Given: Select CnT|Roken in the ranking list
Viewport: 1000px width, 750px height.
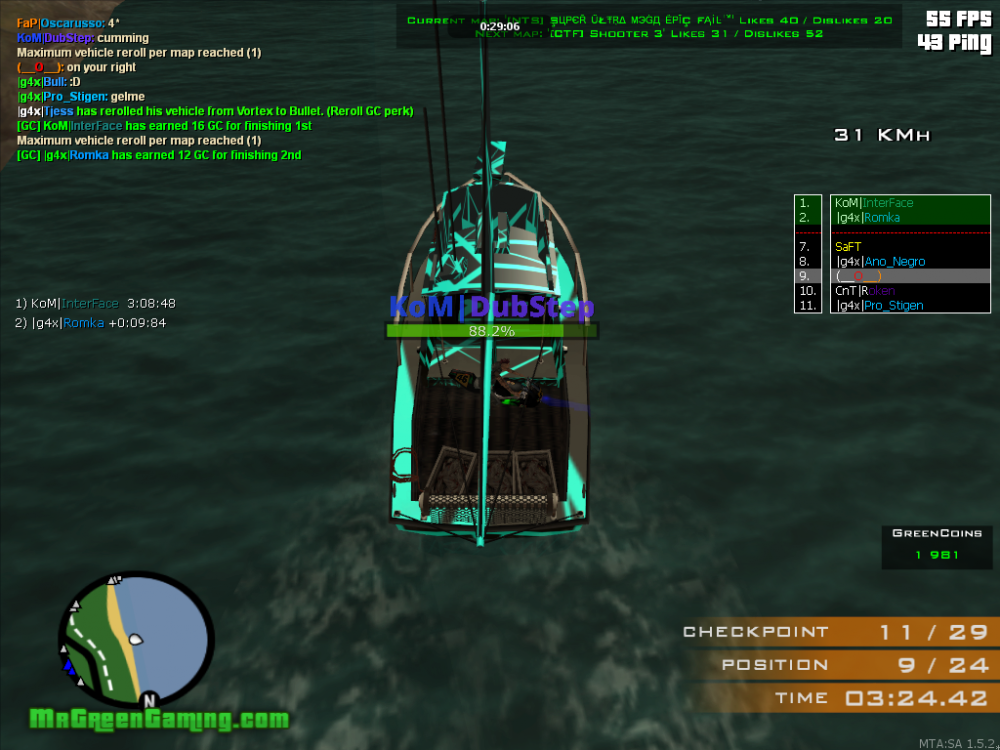Looking at the screenshot, I should (x=866, y=291).
